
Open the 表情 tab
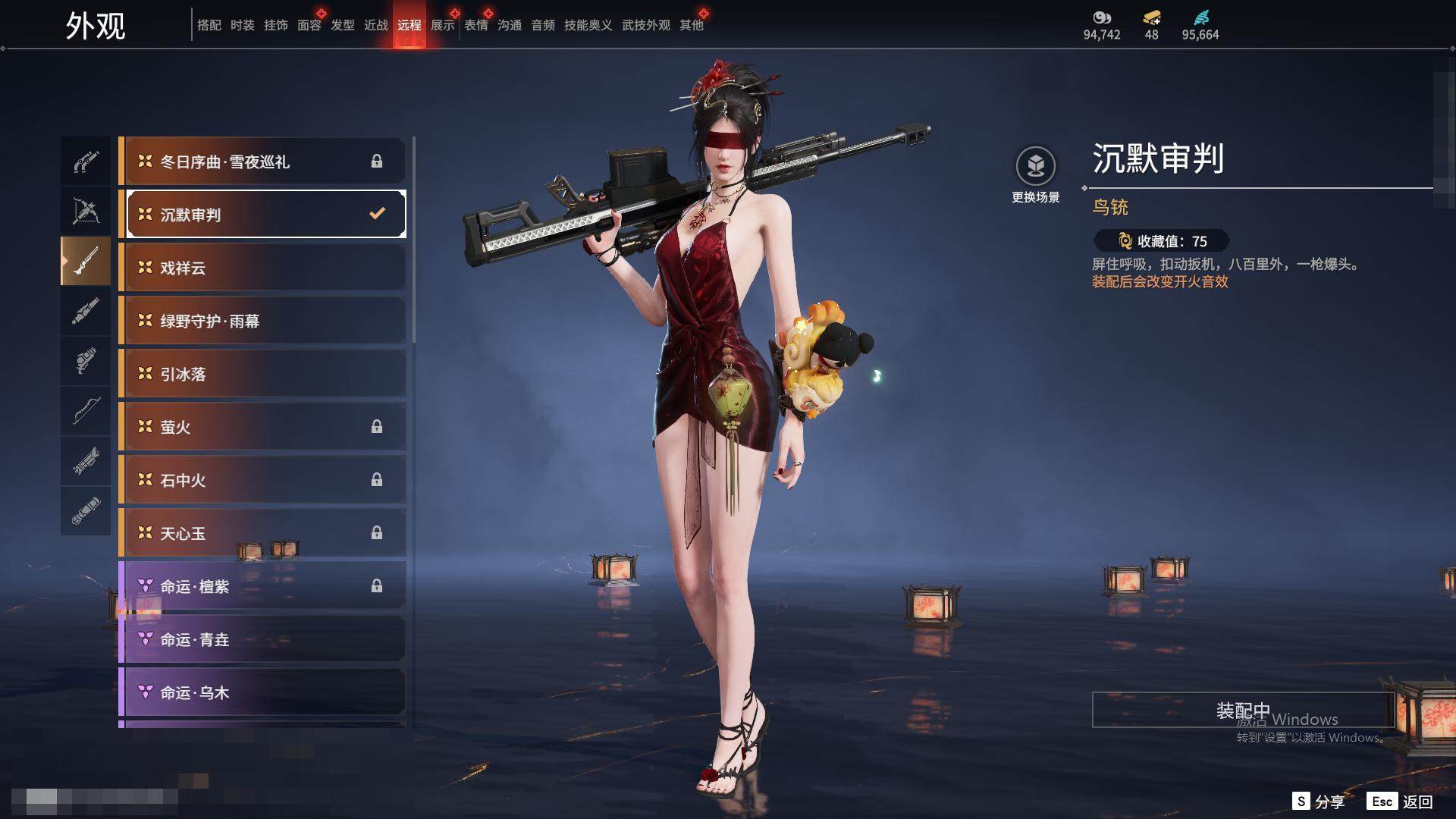click(x=476, y=25)
